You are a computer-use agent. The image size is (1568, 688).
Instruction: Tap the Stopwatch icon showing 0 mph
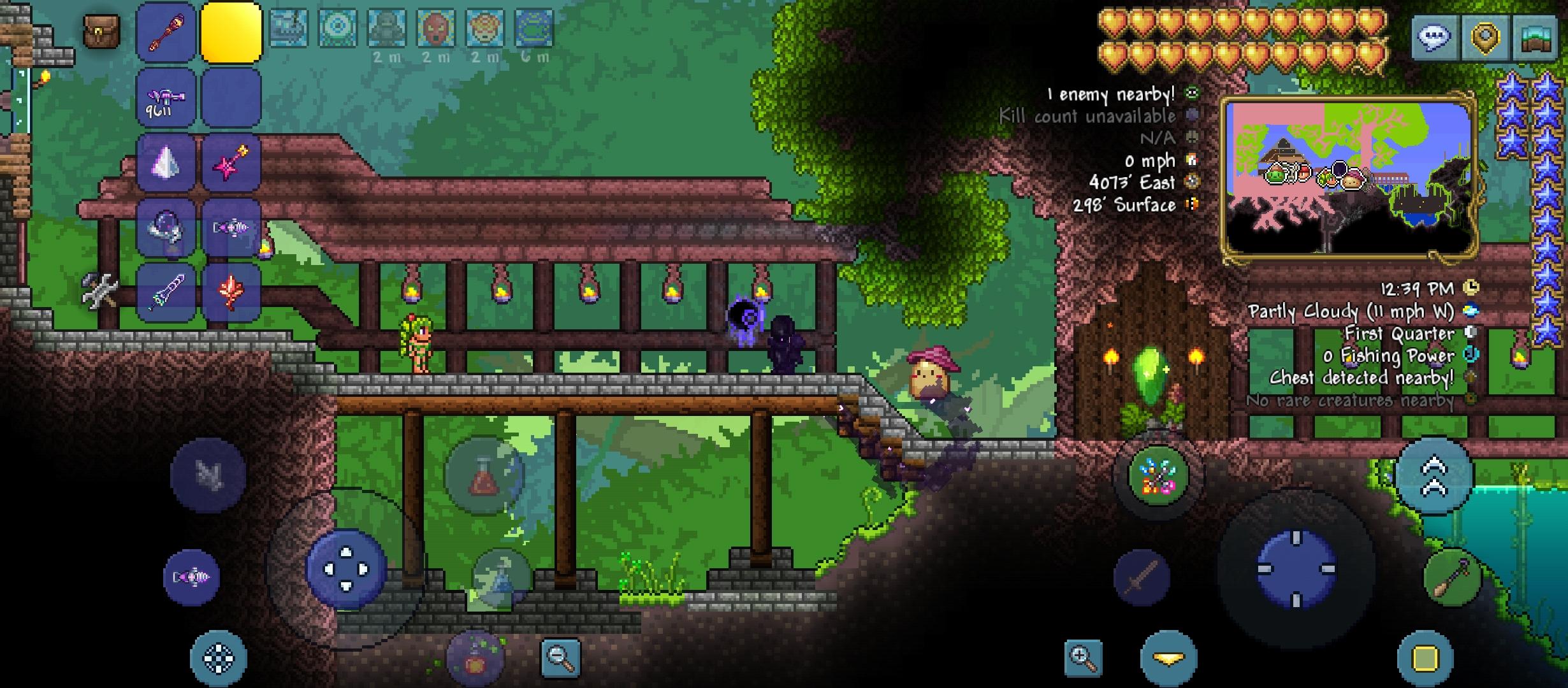tap(1191, 161)
